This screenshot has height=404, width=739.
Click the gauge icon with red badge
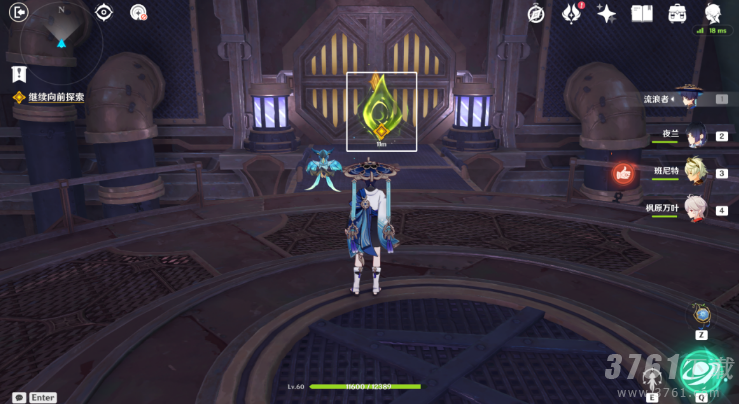click(139, 13)
